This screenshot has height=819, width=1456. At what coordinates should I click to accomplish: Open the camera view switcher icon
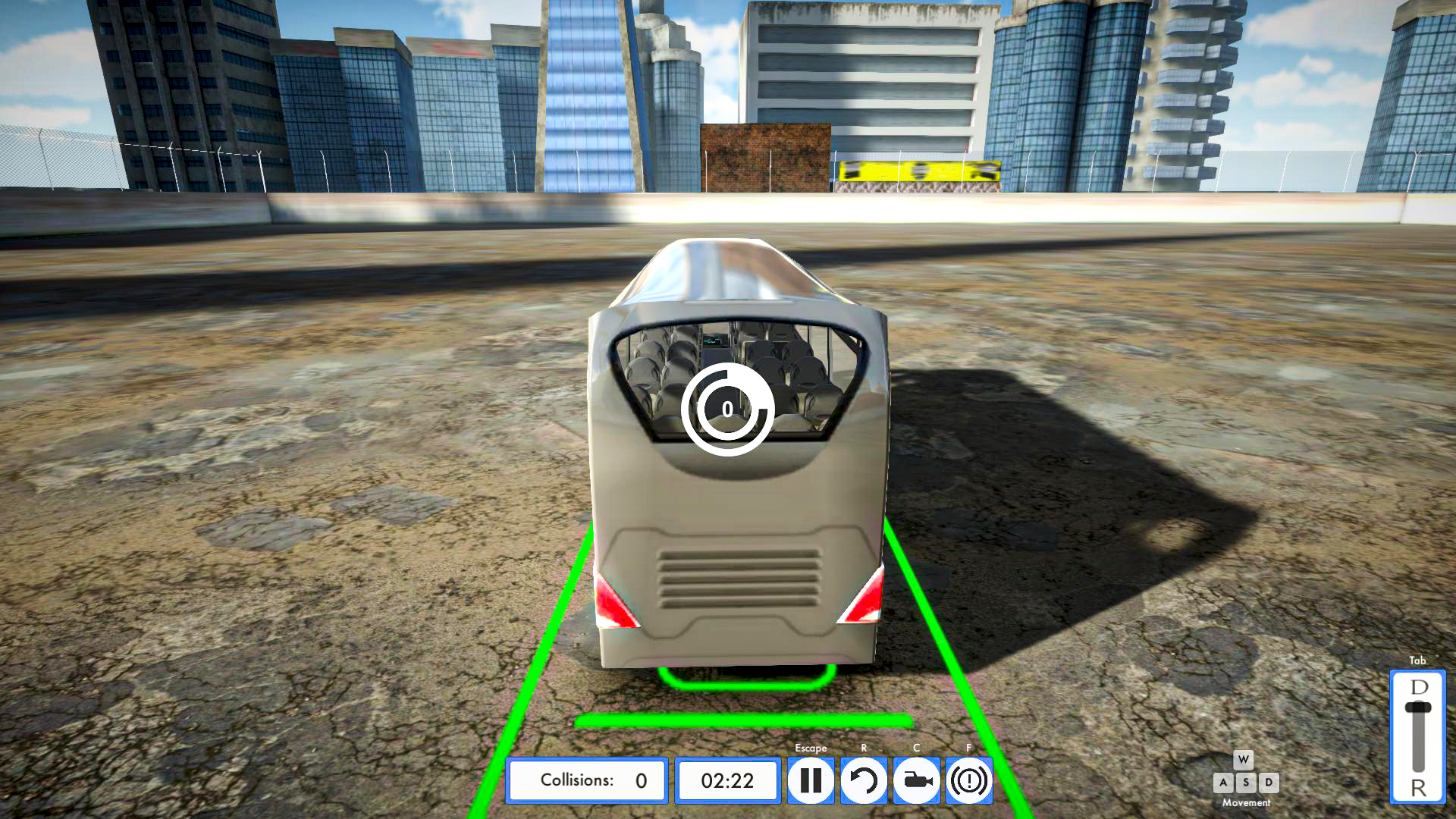916,780
